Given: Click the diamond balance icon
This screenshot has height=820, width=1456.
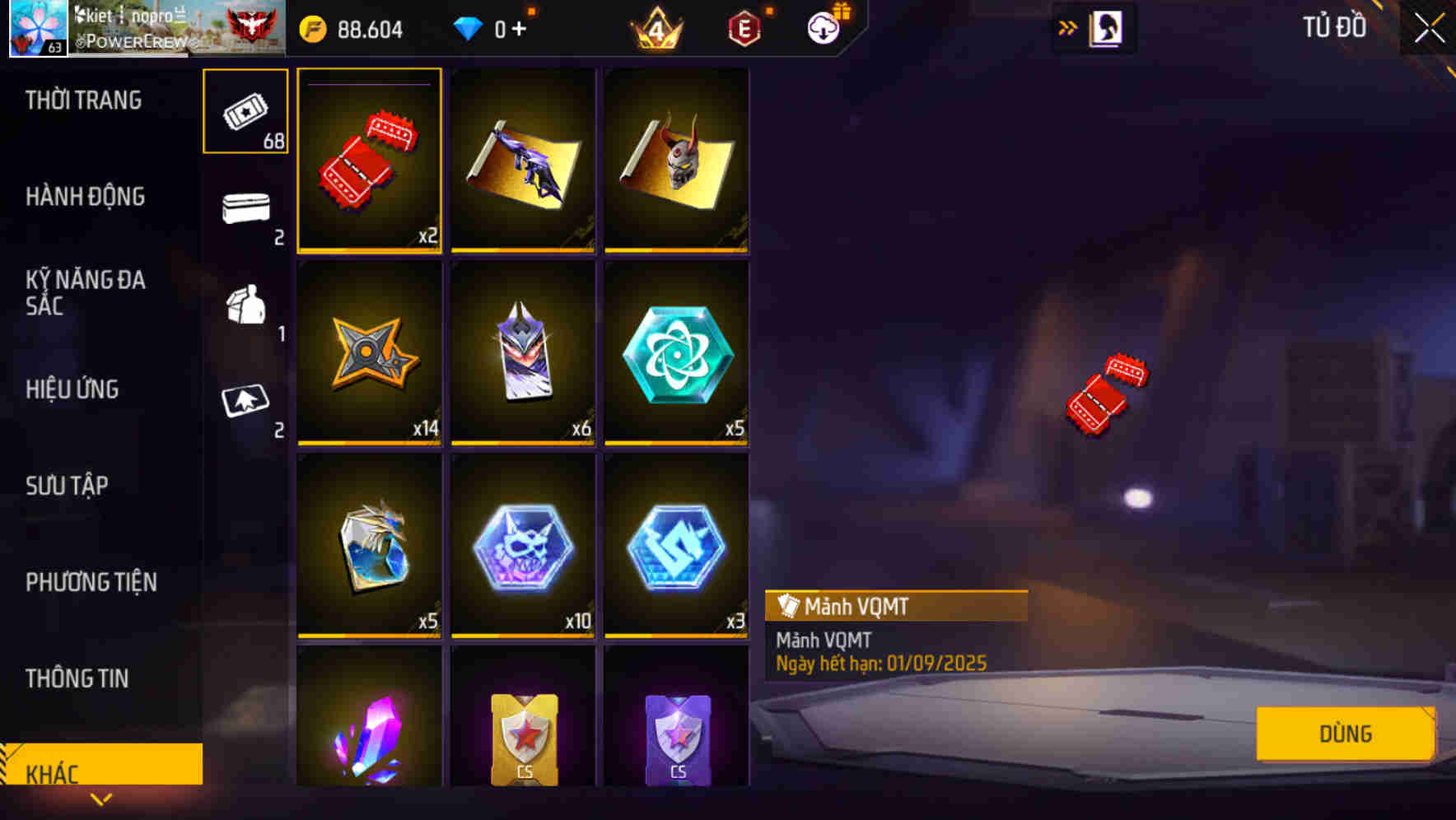Looking at the screenshot, I should (469, 27).
